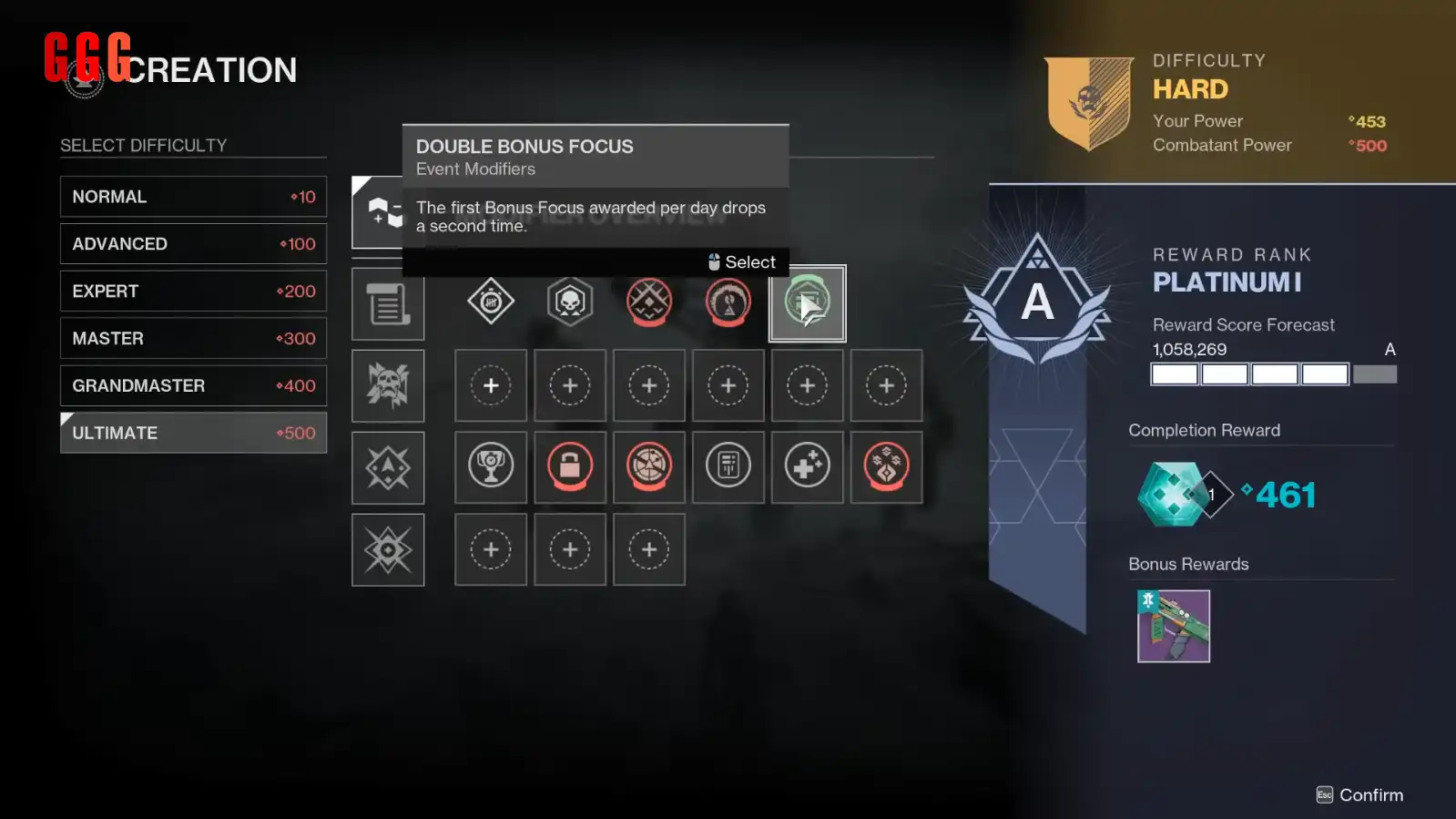This screenshot has width=1456, height=819.
Task: Select the red crossed swords modifier icon
Action: [649, 301]
